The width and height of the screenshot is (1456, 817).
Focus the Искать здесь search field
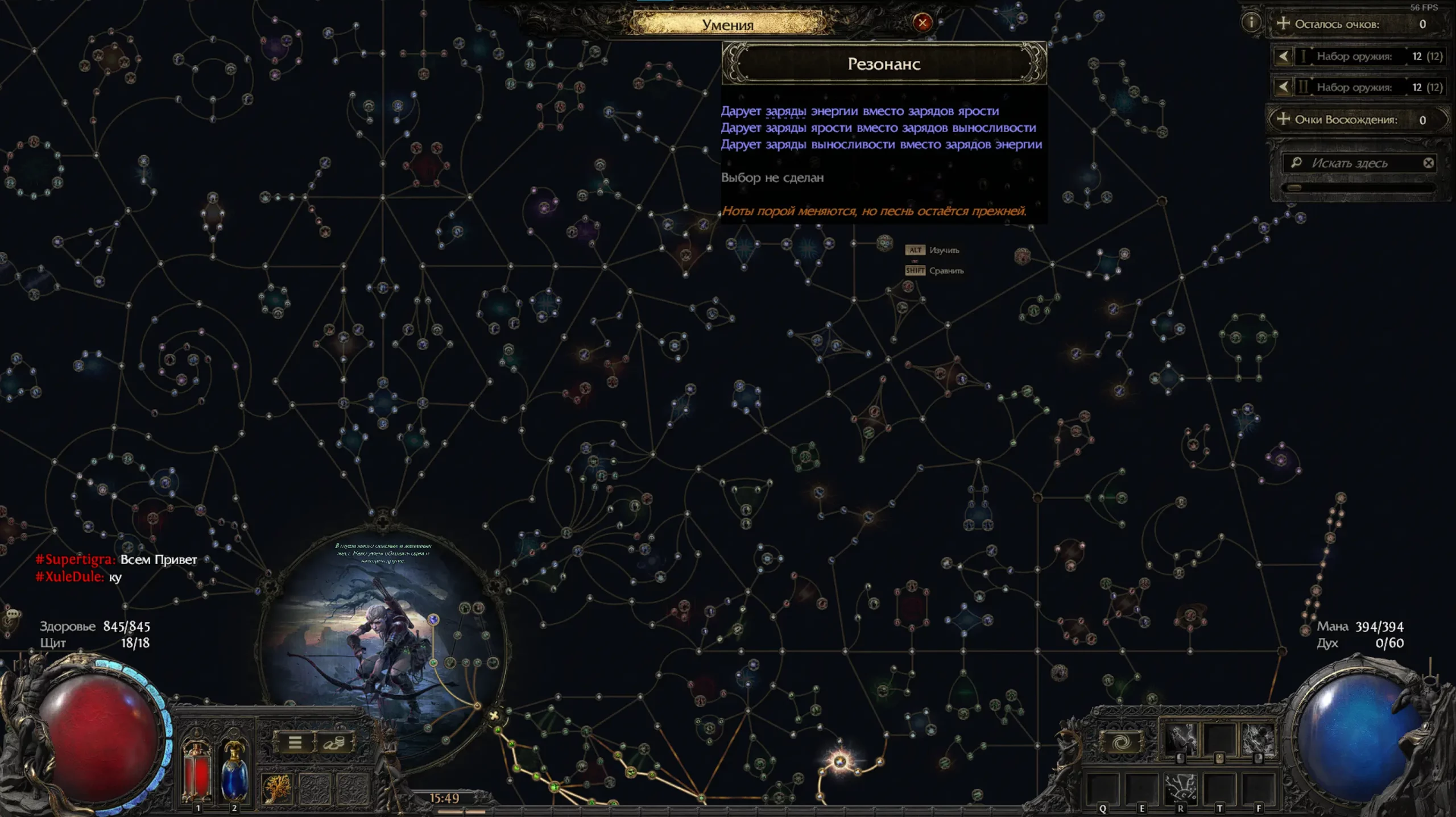coord(1356,163)
